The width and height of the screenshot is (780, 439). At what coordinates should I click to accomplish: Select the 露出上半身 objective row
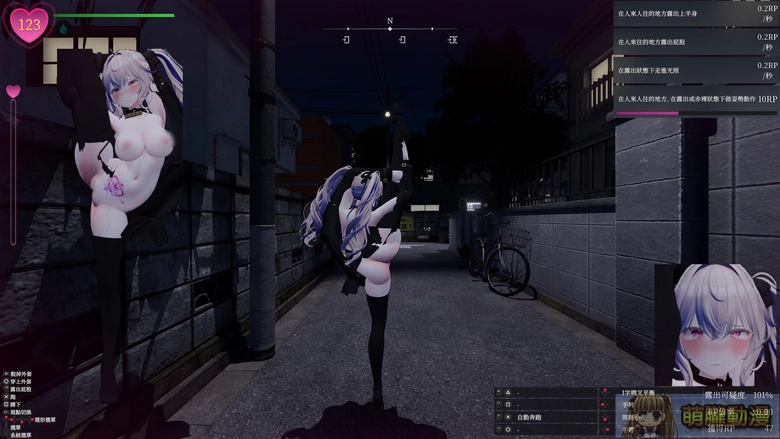click(696, 13)
